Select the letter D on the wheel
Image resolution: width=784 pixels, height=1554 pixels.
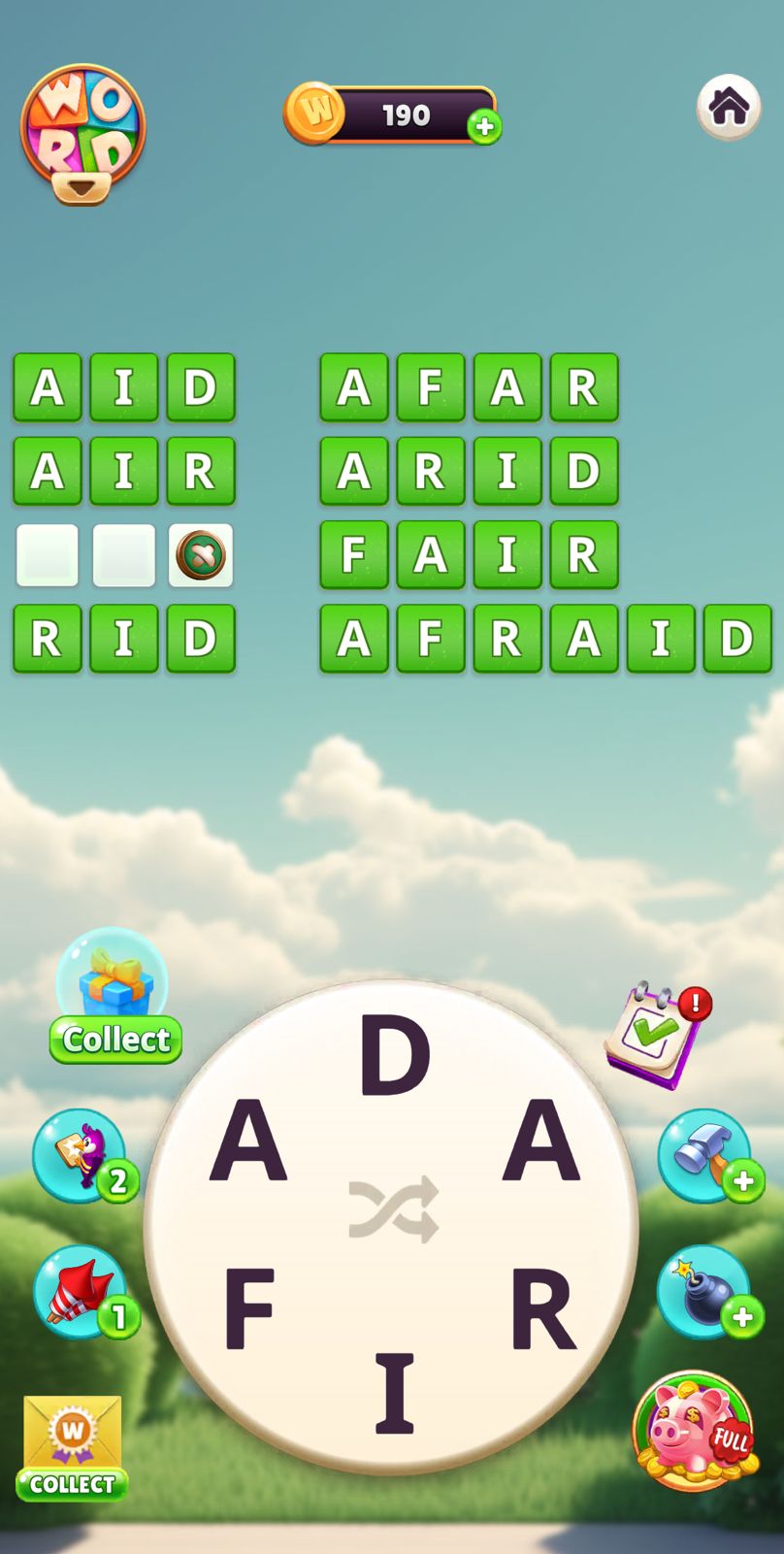(x=394, y=1055)
